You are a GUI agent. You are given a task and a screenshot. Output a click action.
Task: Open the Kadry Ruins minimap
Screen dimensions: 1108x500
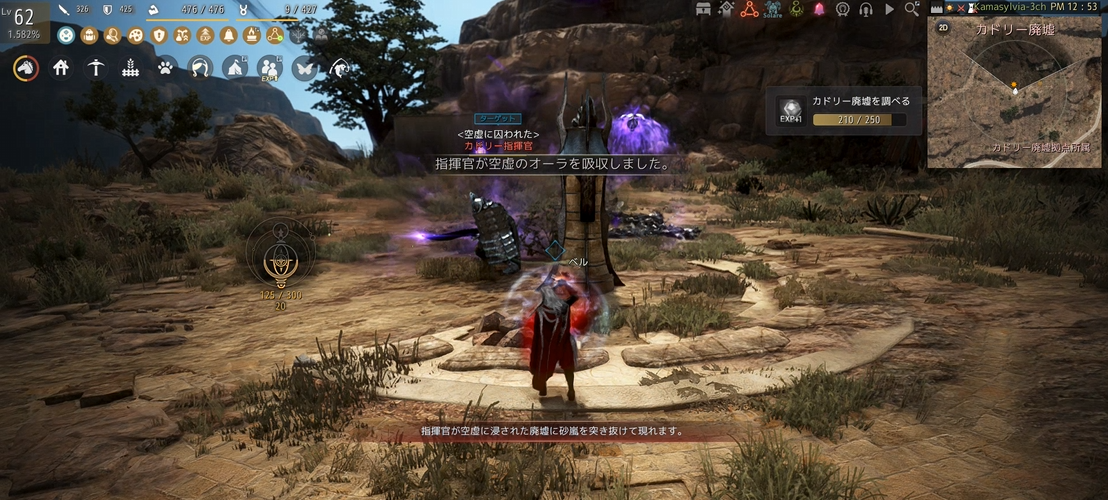pos(1015,95)
